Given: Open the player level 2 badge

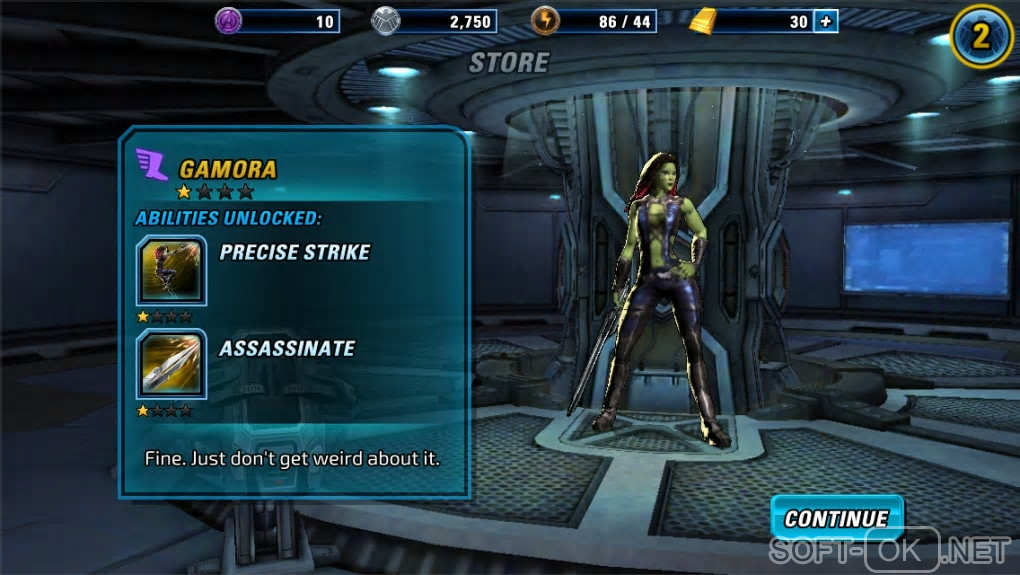Looking at the screenshot, I should [981, 37].
